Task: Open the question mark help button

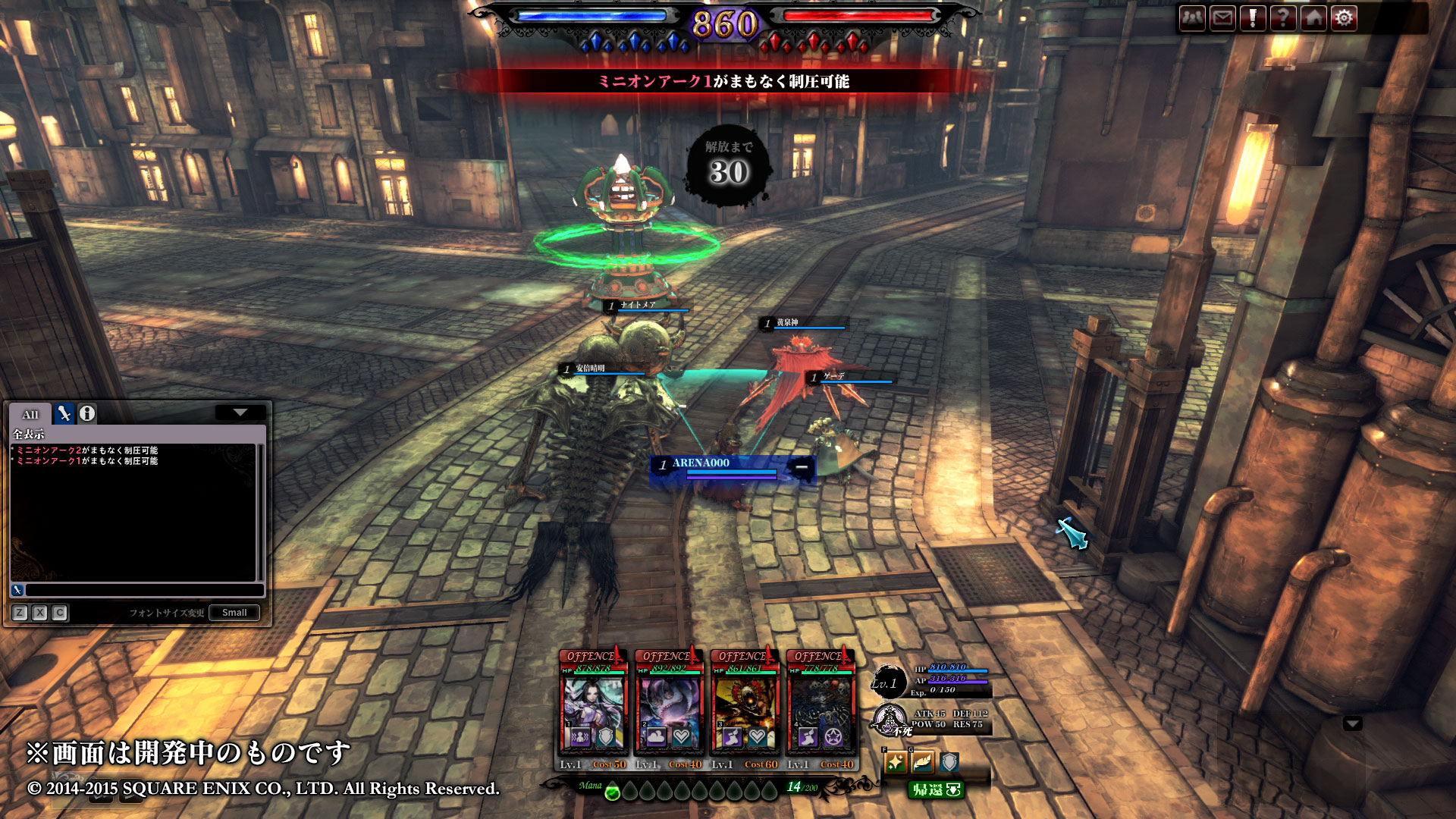Action: 1283,18
